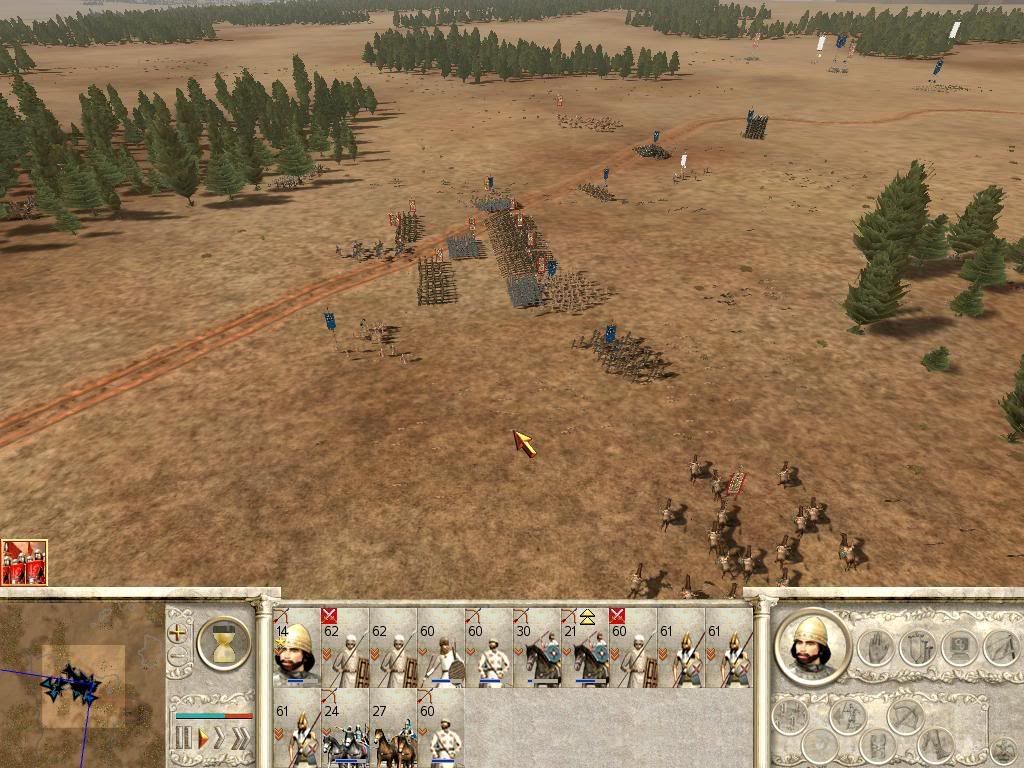Select the 24-man chariot unit card
This screenshot has width=1024, height=768.
coord(344,728)
